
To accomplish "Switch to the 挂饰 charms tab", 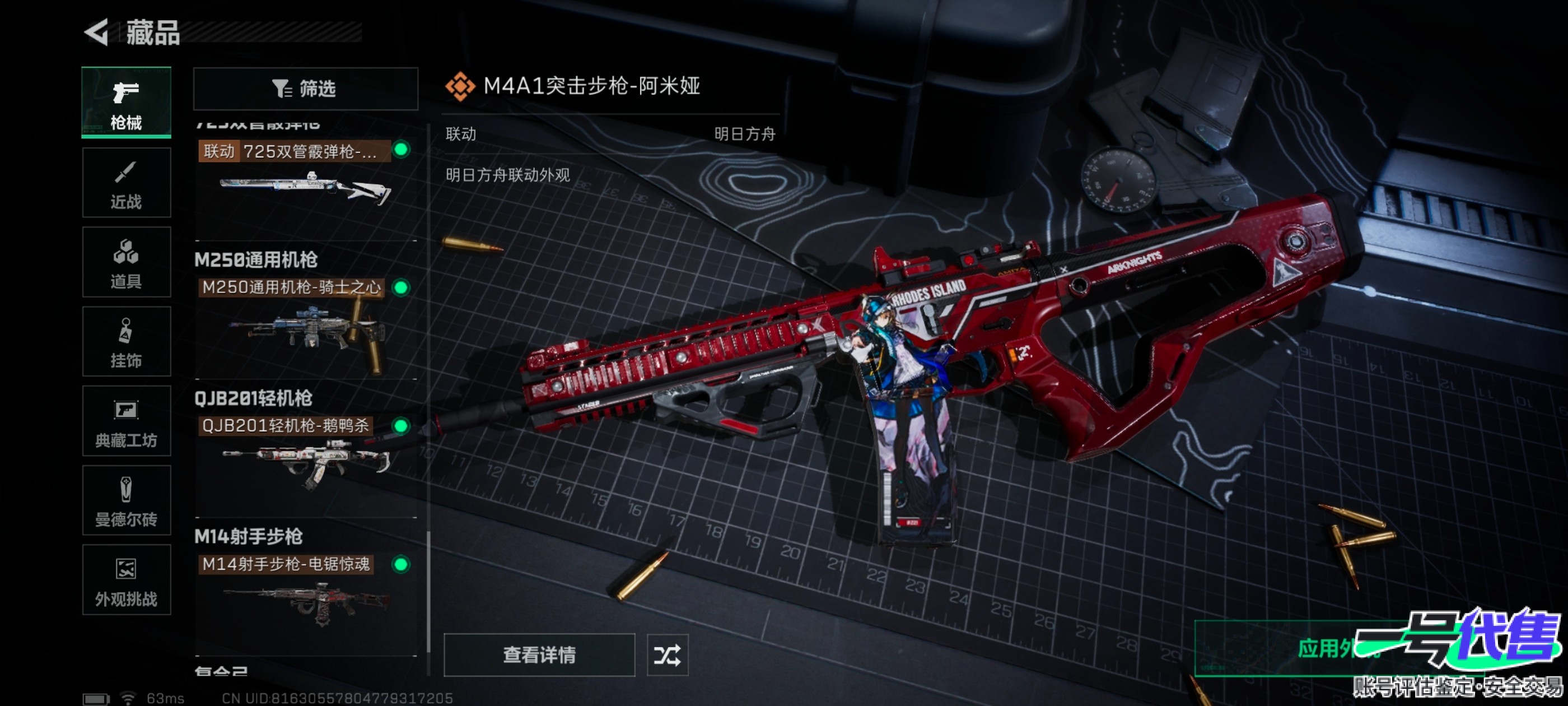I will point(126,342).
